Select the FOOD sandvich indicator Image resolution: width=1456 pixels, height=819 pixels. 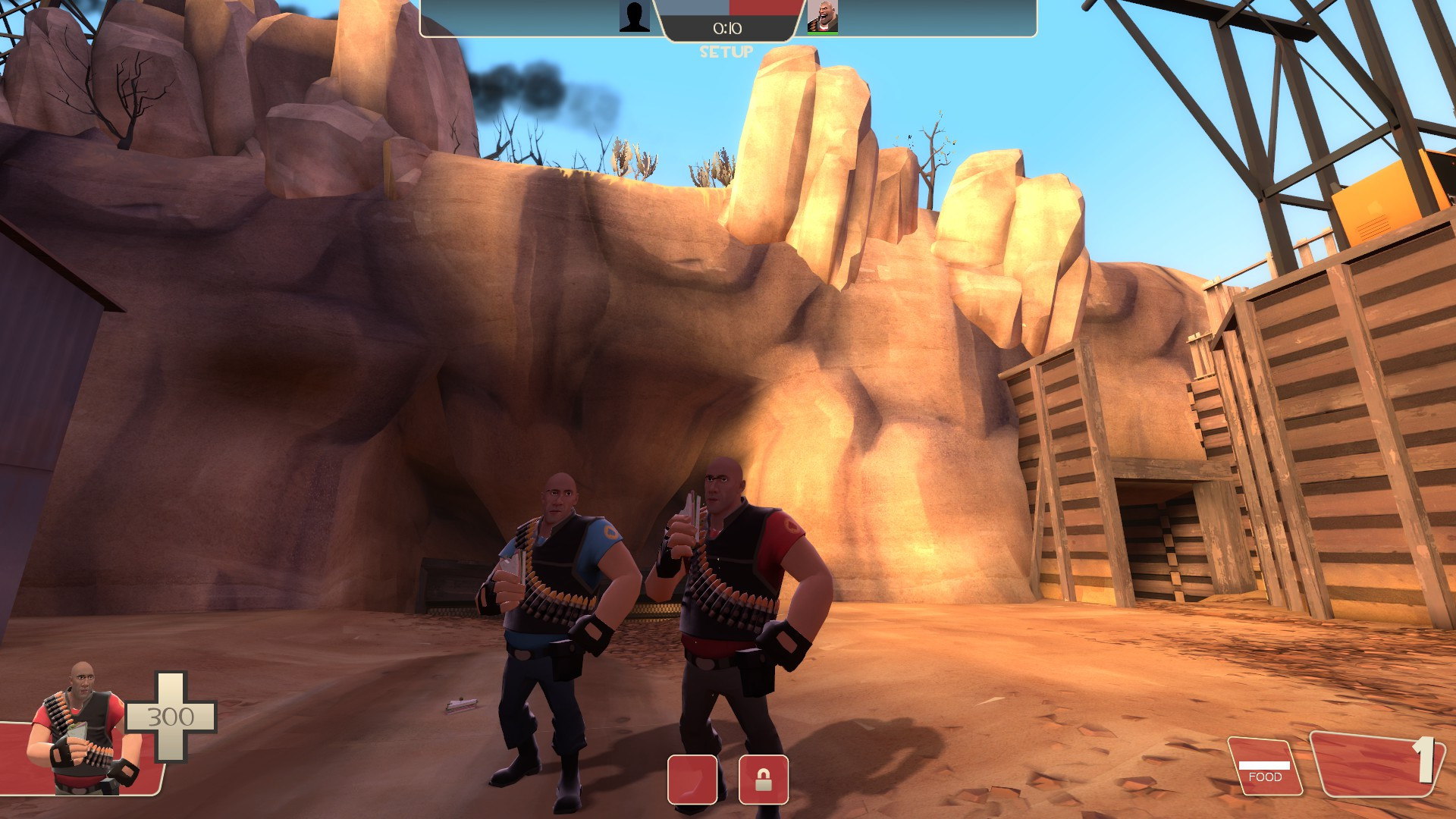click(x=1265, y=766)
